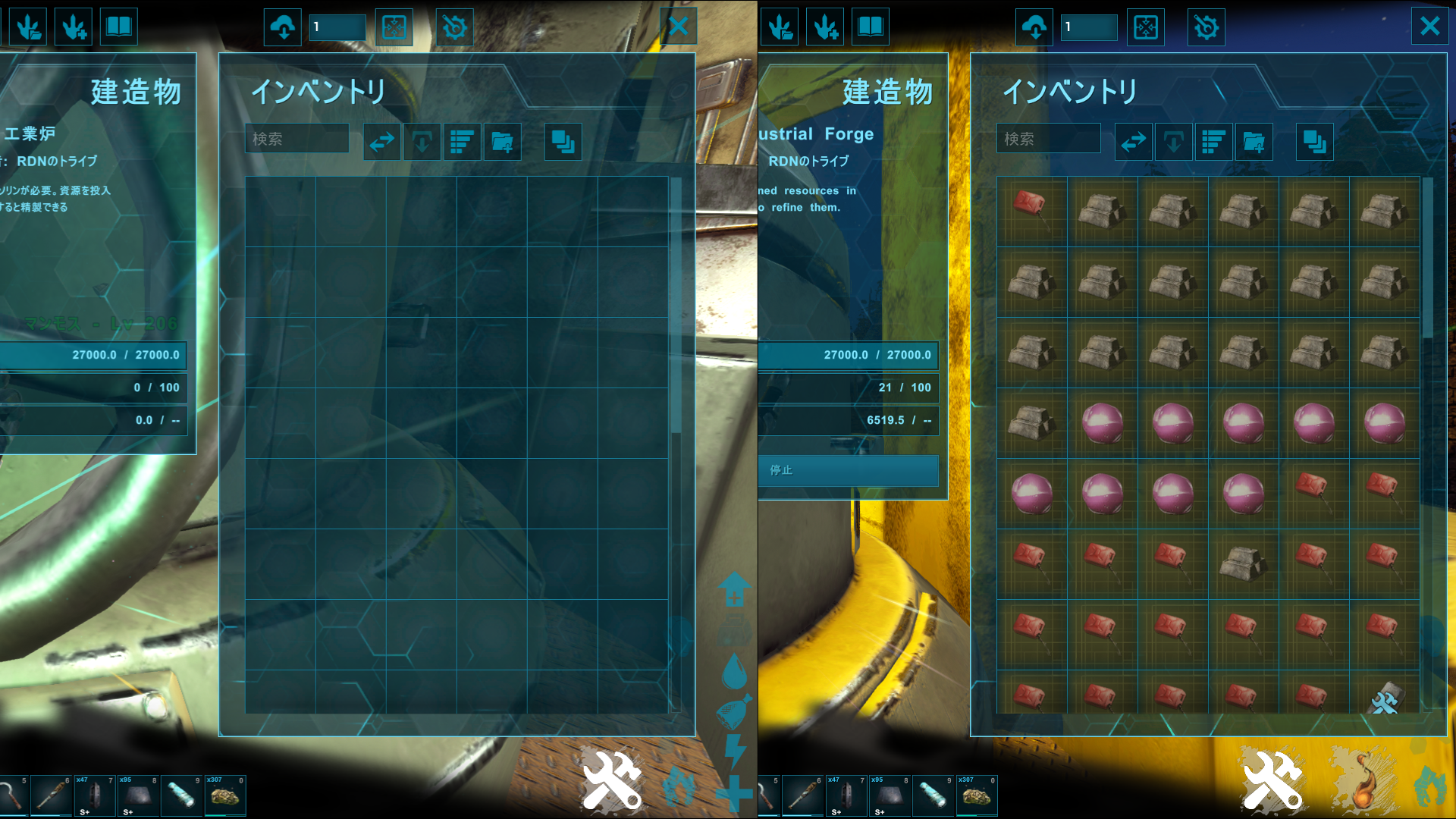Open crafting options with the gear-wrench icon
Image resolution: width=1456 pixels, height=819 pixels.
(454, 27)
